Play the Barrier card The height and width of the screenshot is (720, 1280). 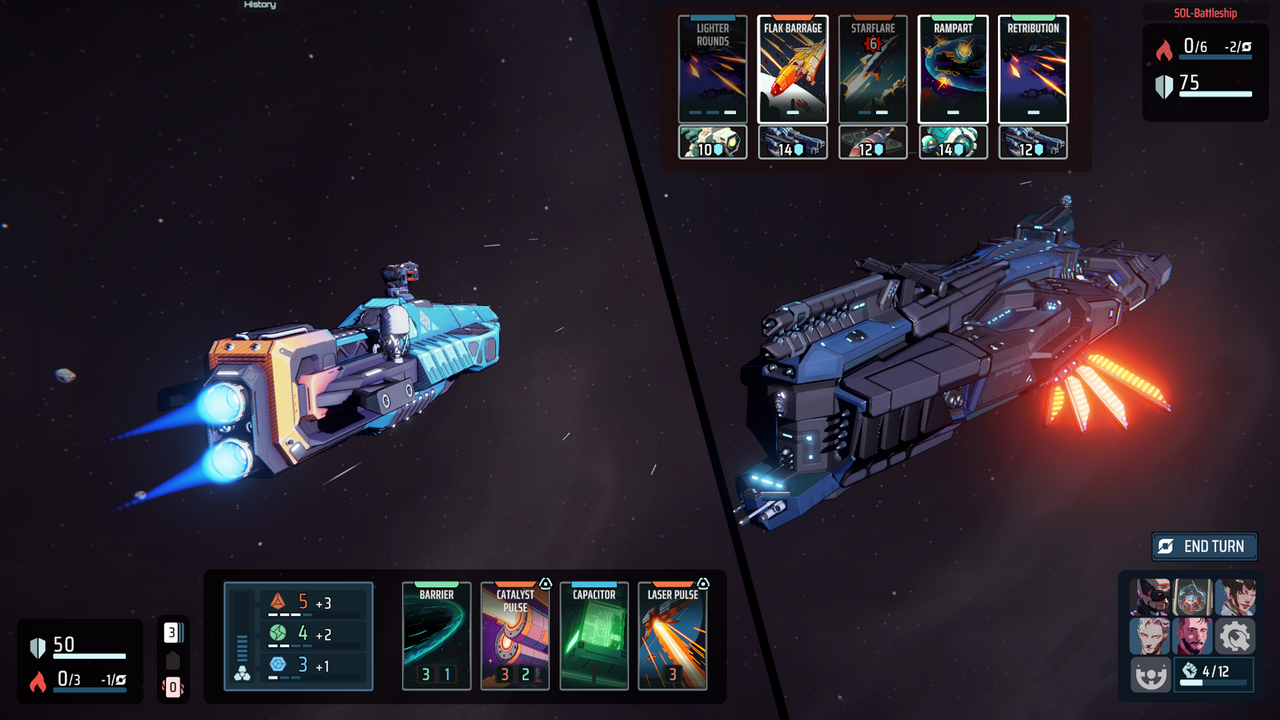pos(436,636)
